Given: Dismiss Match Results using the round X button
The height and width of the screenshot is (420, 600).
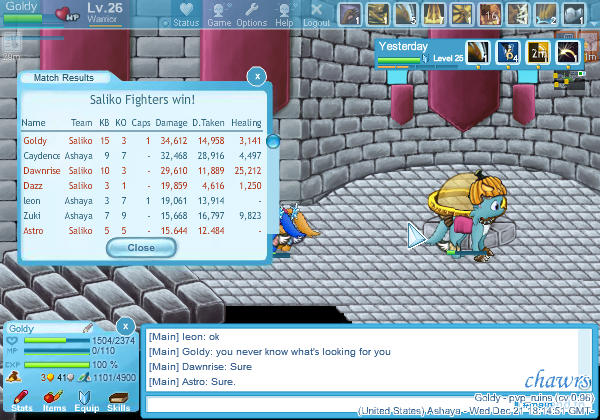Looking at the screenshot, I should 257,76.
